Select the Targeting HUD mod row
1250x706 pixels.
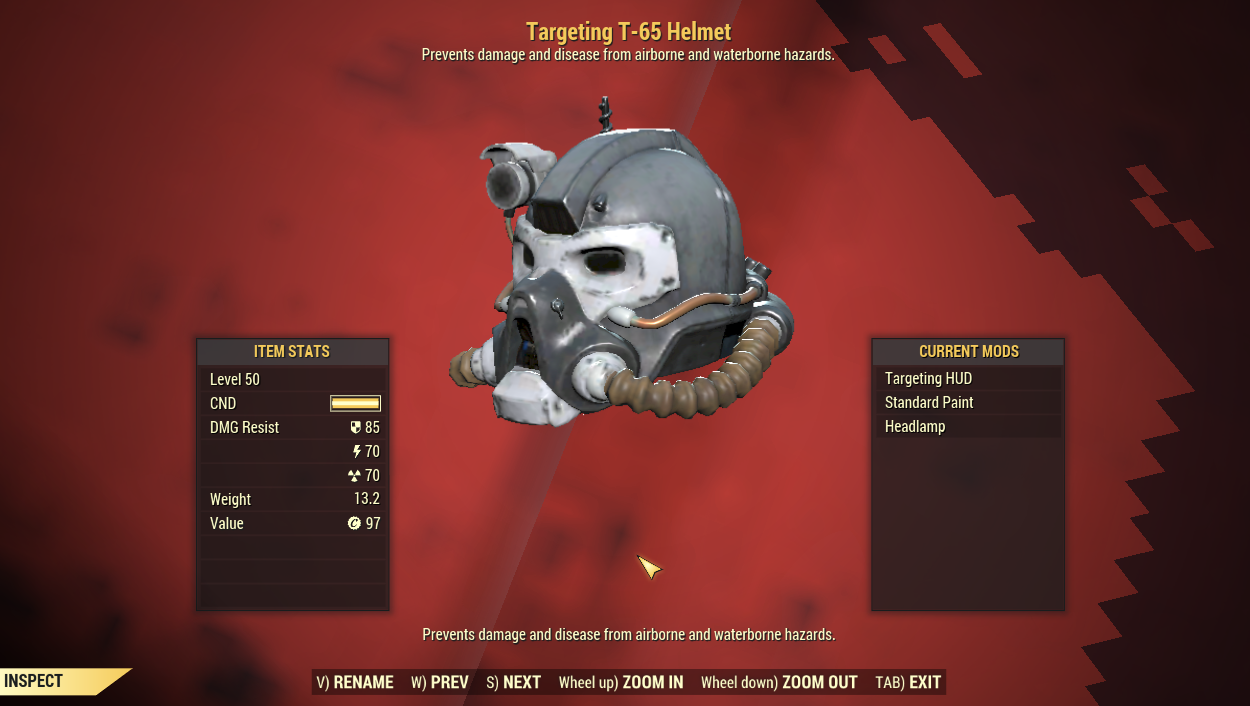point(967,379)
